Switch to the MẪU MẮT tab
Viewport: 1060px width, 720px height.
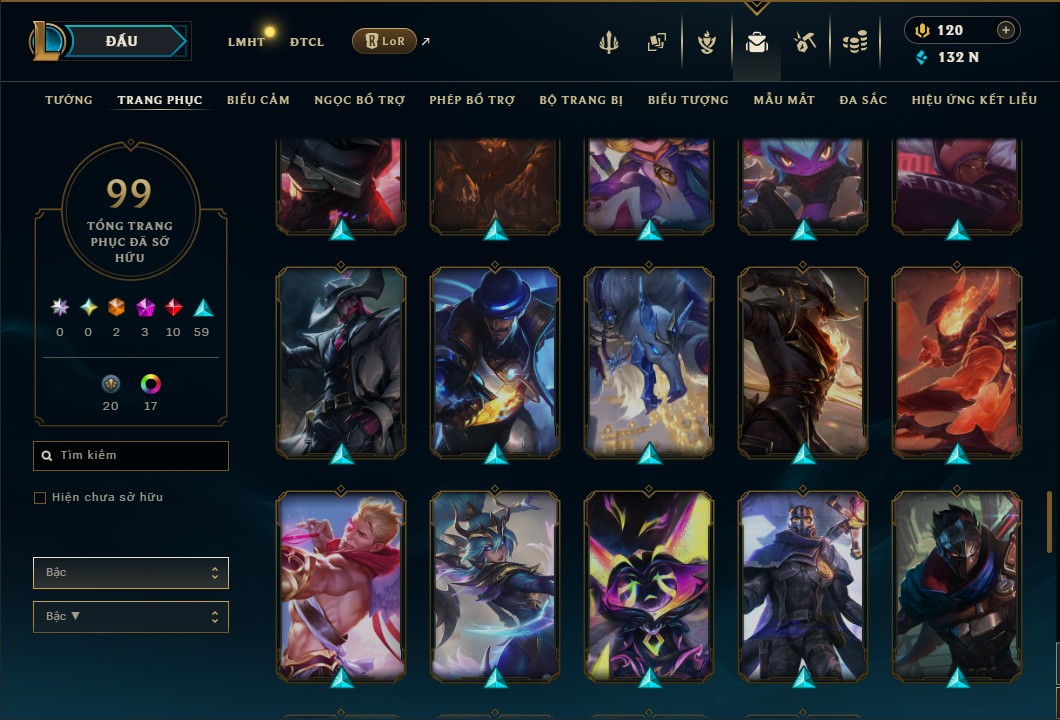click(x=784, y=100)
